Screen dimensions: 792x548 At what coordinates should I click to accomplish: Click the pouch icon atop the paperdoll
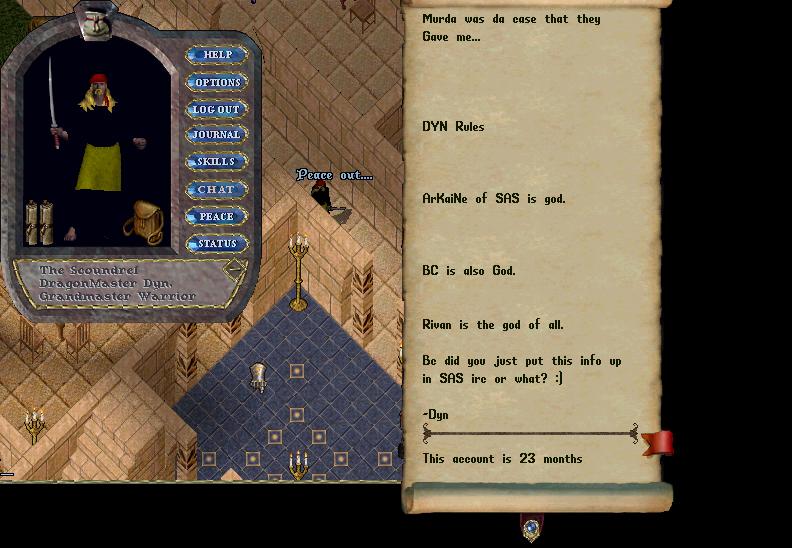[x=95, y=19]
